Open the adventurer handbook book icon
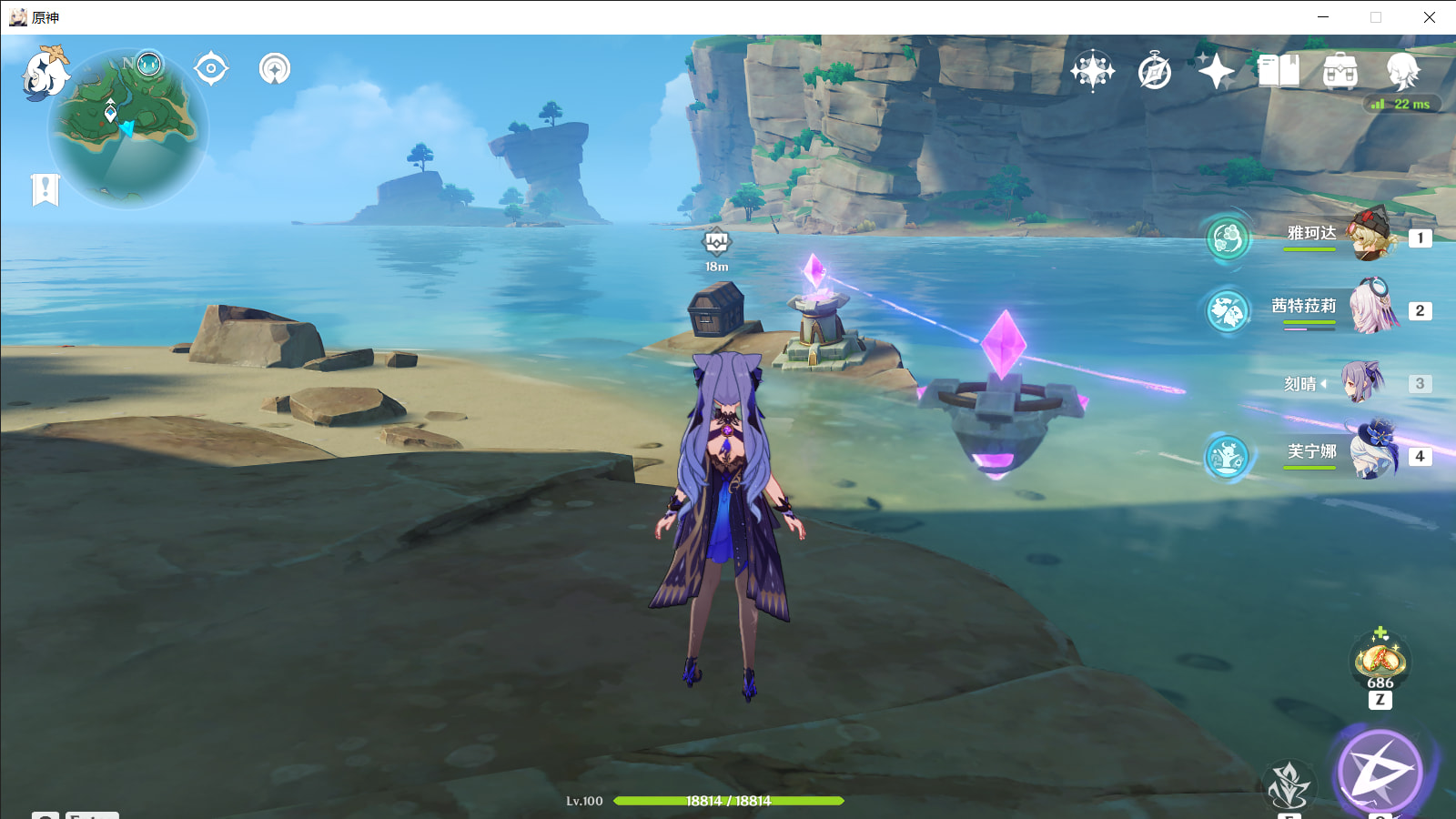The image size is (1456, 819). [1279, 71]
